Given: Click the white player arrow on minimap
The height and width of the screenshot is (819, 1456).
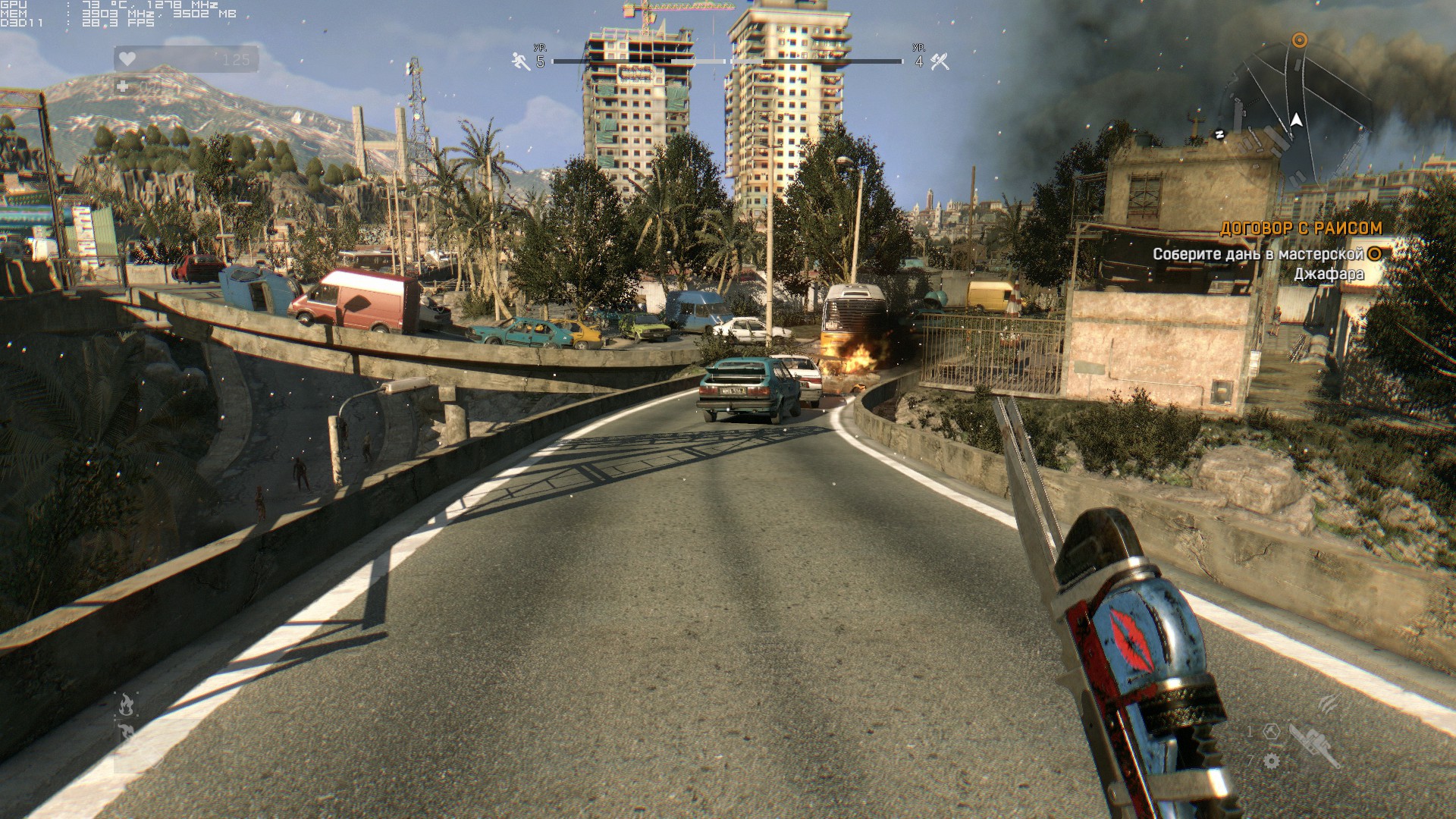Looking at the screenshot, I should pyautogui.click(x=1297, y=120).
